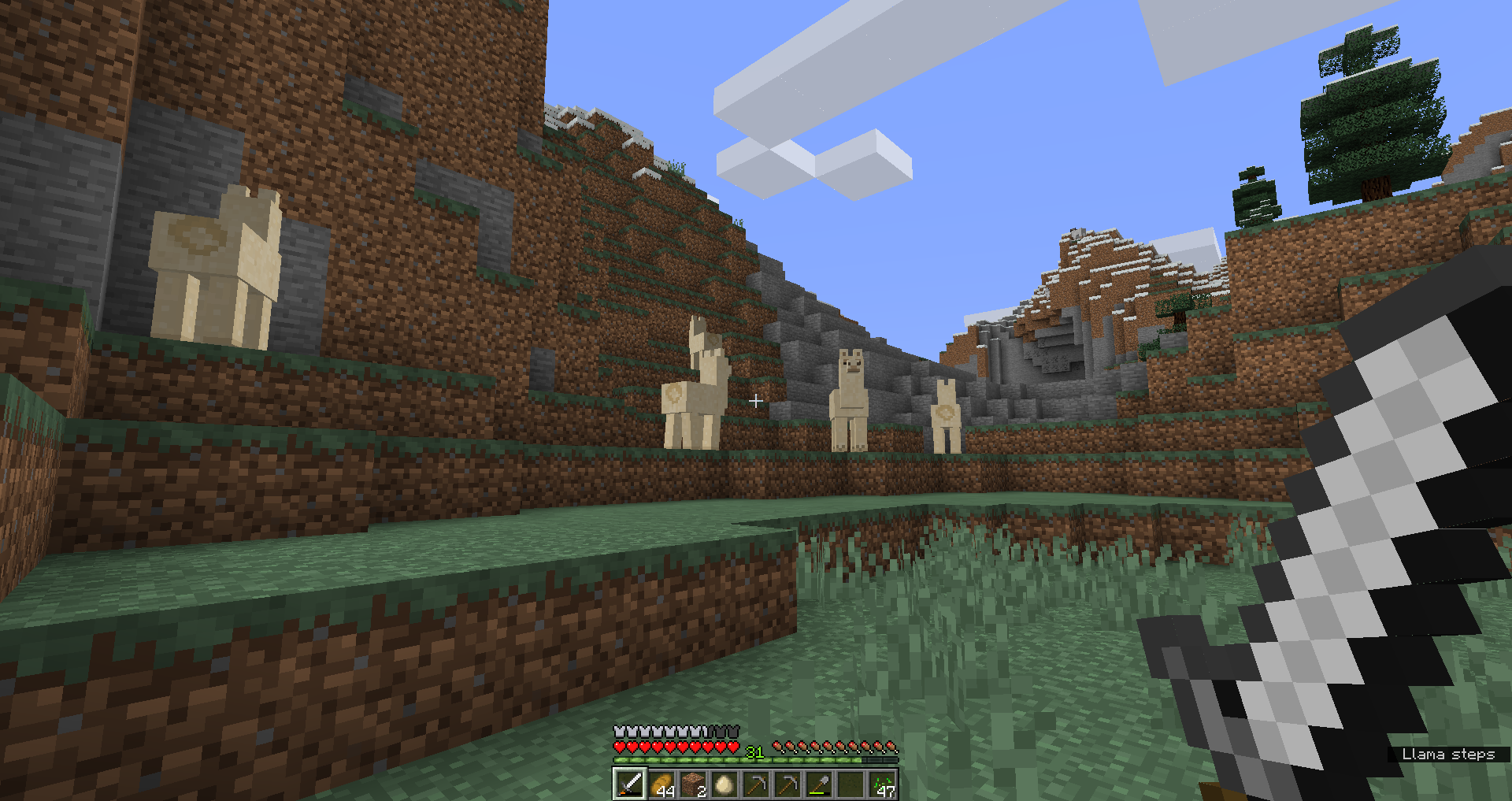This screenshot has width=1512, height=801.
Task: Click the green XP level number 31
Action: click(754, 751)
